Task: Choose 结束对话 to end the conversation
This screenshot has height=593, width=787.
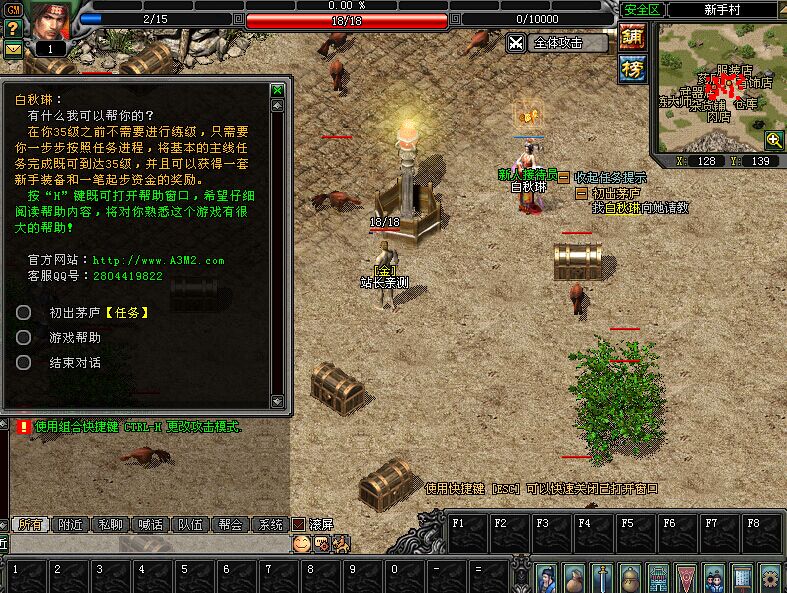Action: [x=75, y=363]
